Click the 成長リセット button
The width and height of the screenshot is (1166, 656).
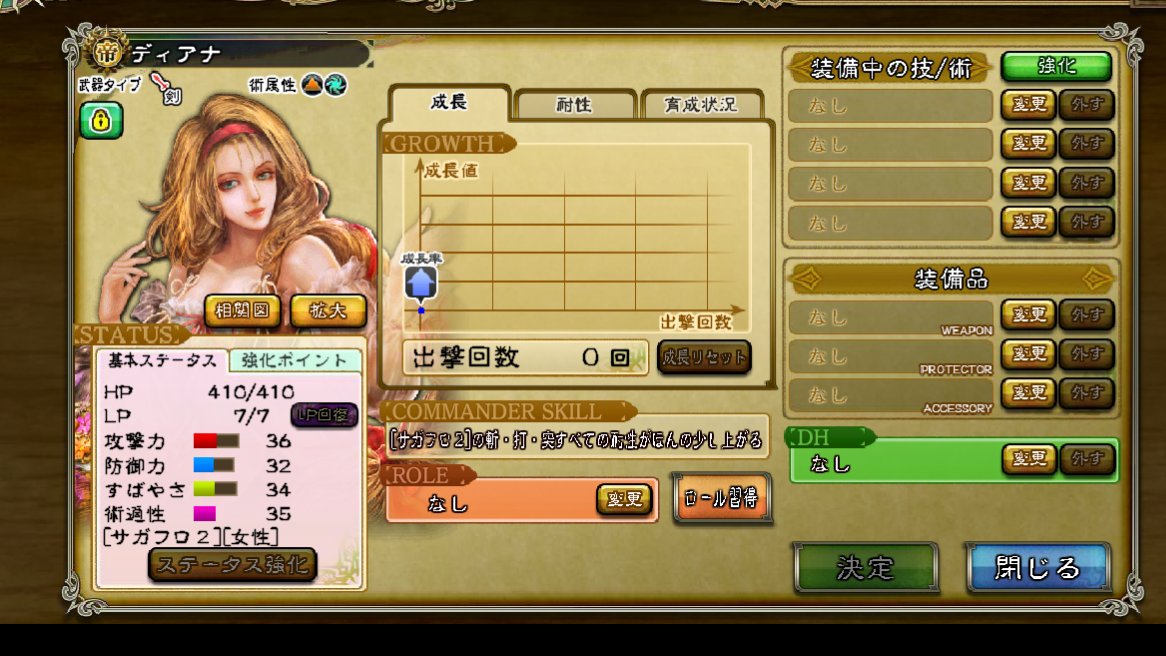tap(704, 357)
